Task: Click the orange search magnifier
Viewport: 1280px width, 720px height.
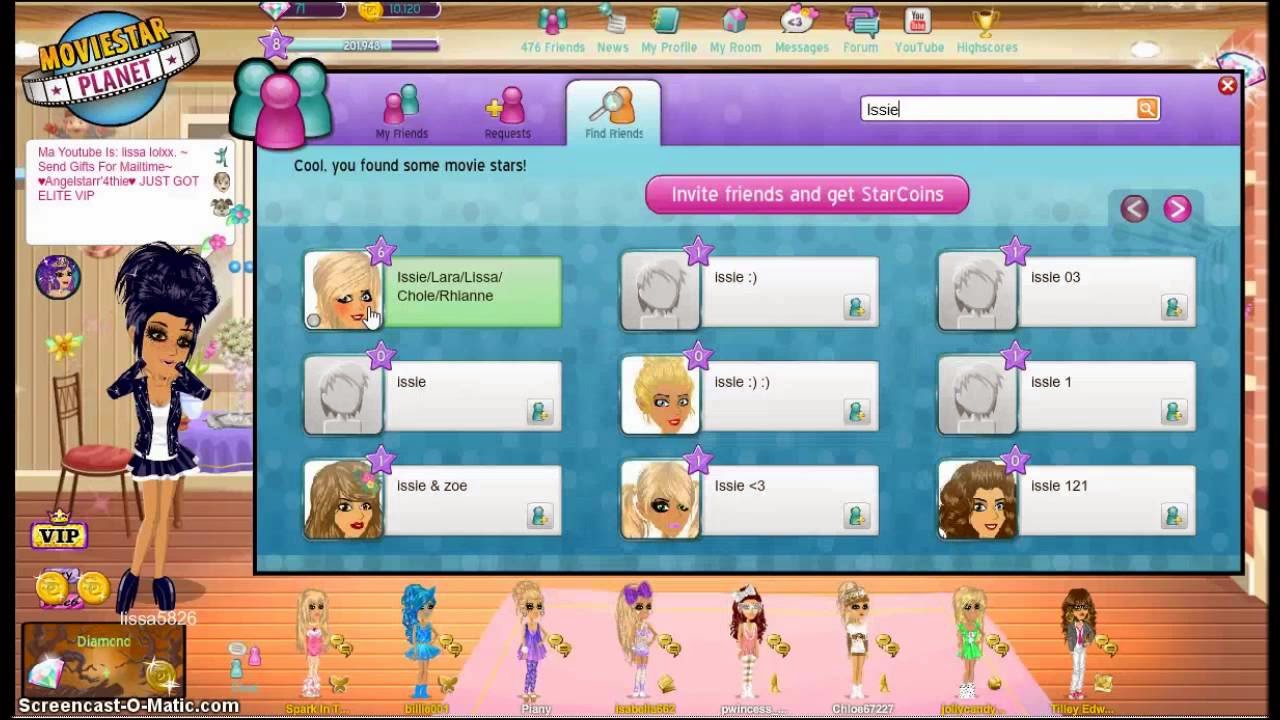Action: pyautogui.click(x=1147, y=109)
